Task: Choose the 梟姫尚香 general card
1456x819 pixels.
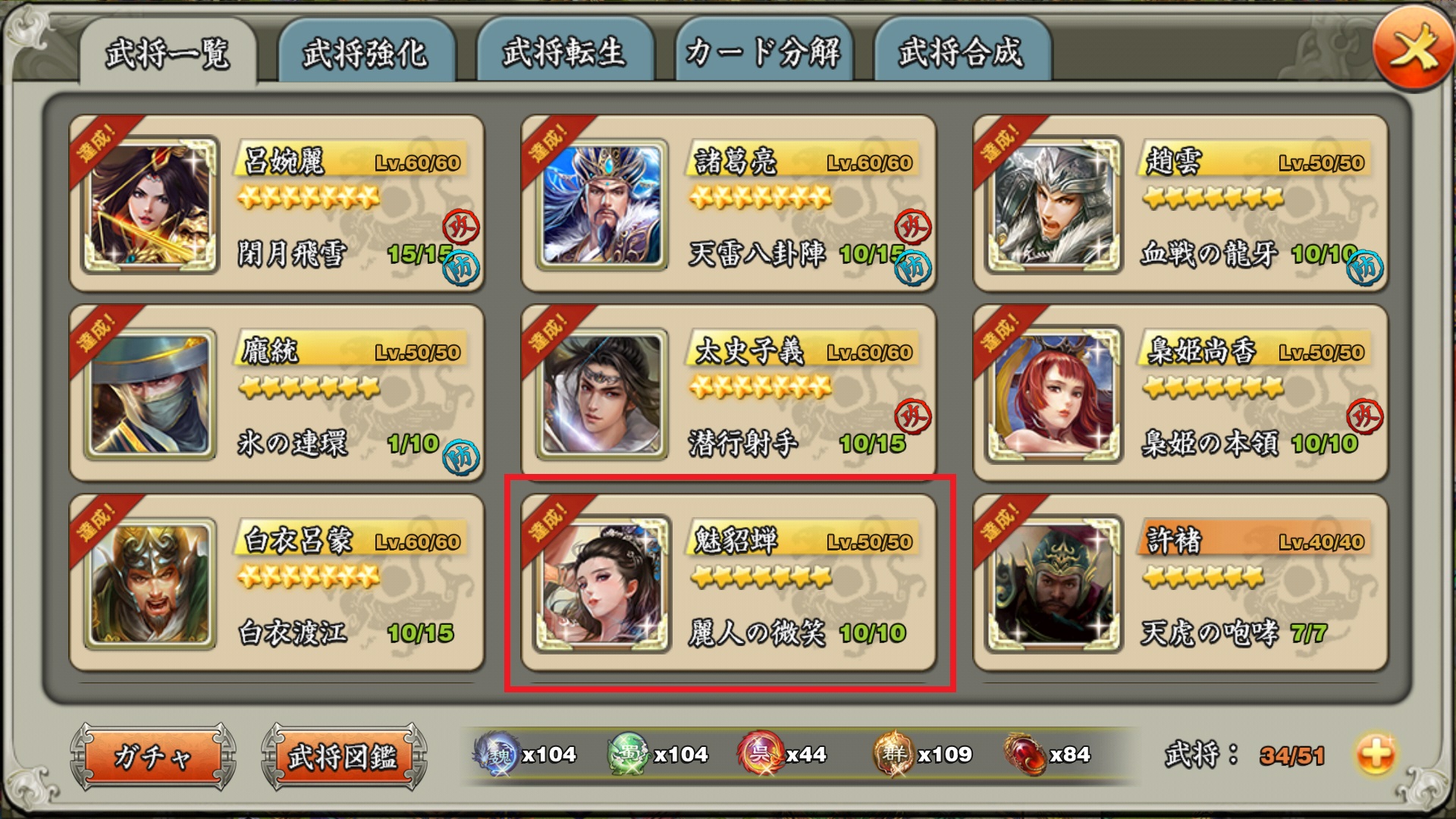Action: (1180, 393)
